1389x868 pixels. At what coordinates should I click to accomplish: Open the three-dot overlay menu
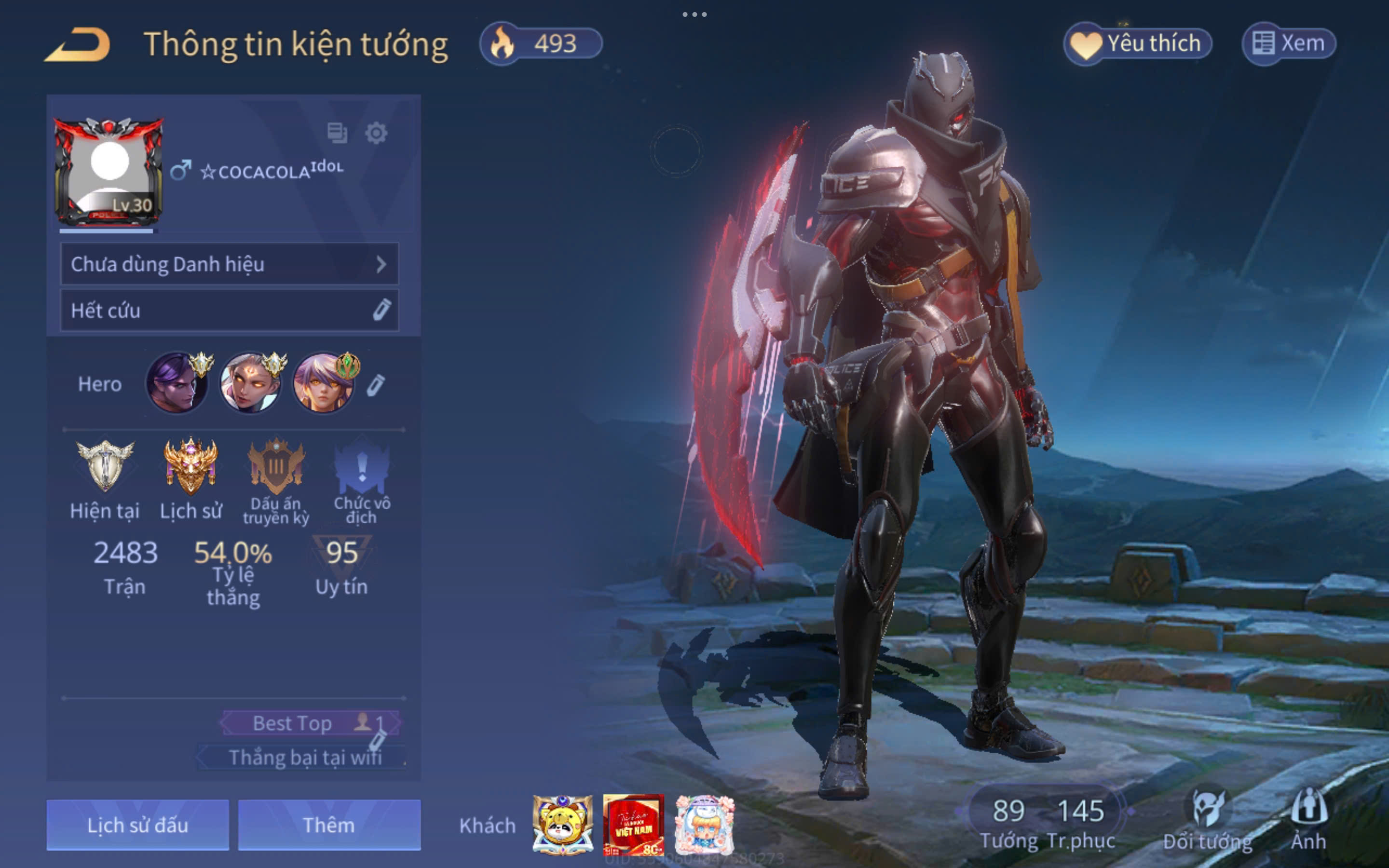(x=694, y=14)
